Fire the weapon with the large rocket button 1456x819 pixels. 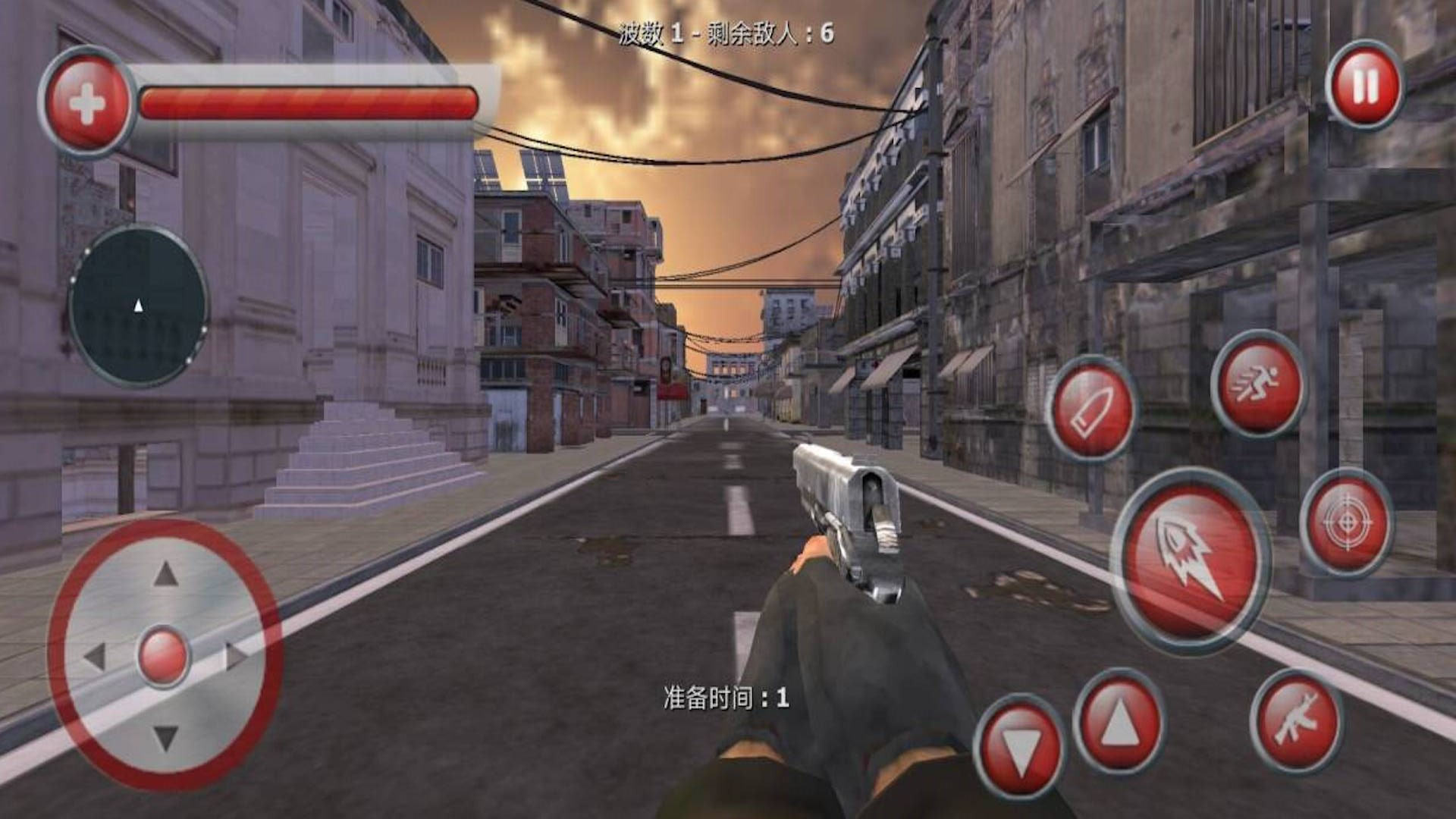tap(1190, 561)
